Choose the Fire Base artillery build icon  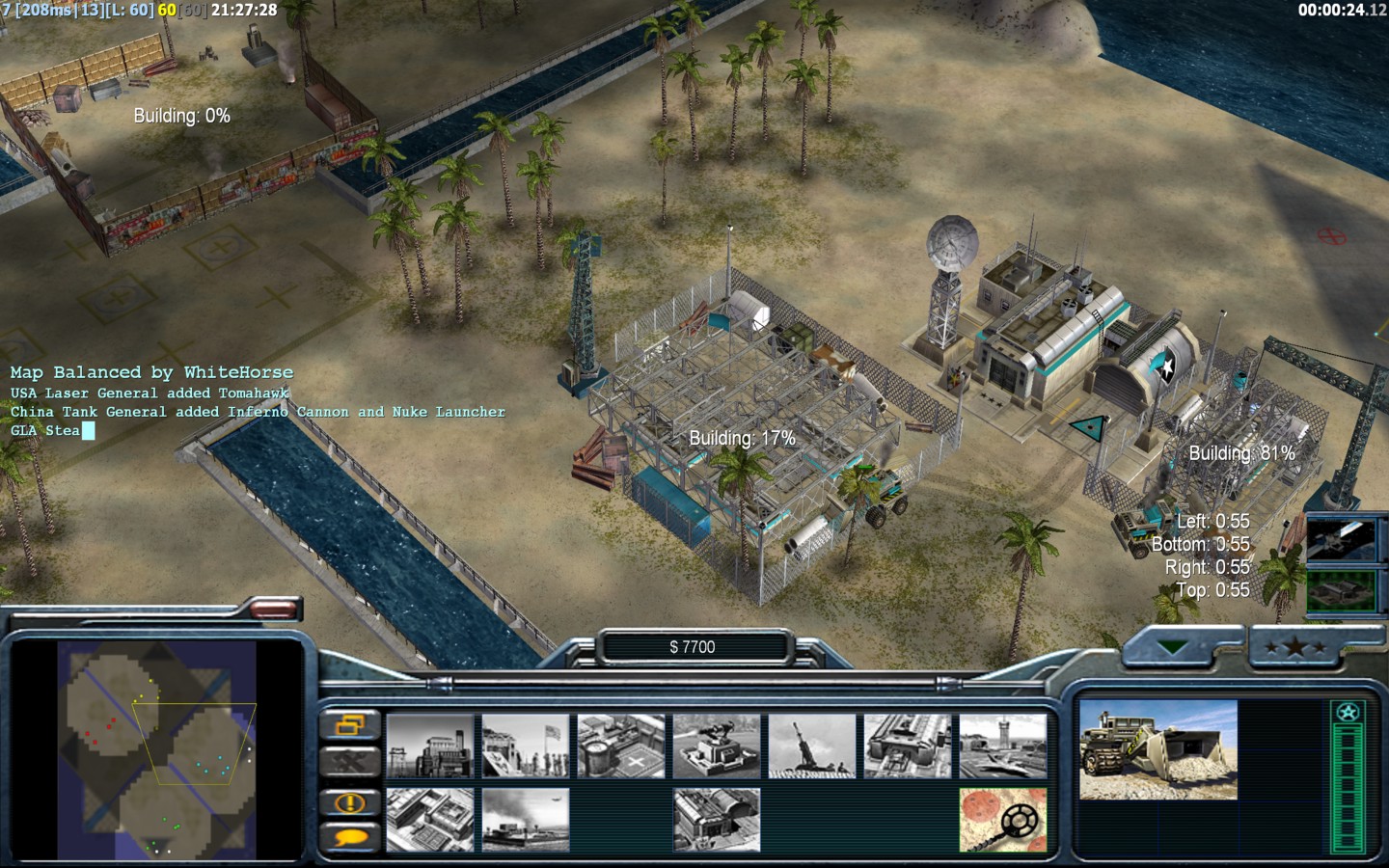(x=812, y=746)
